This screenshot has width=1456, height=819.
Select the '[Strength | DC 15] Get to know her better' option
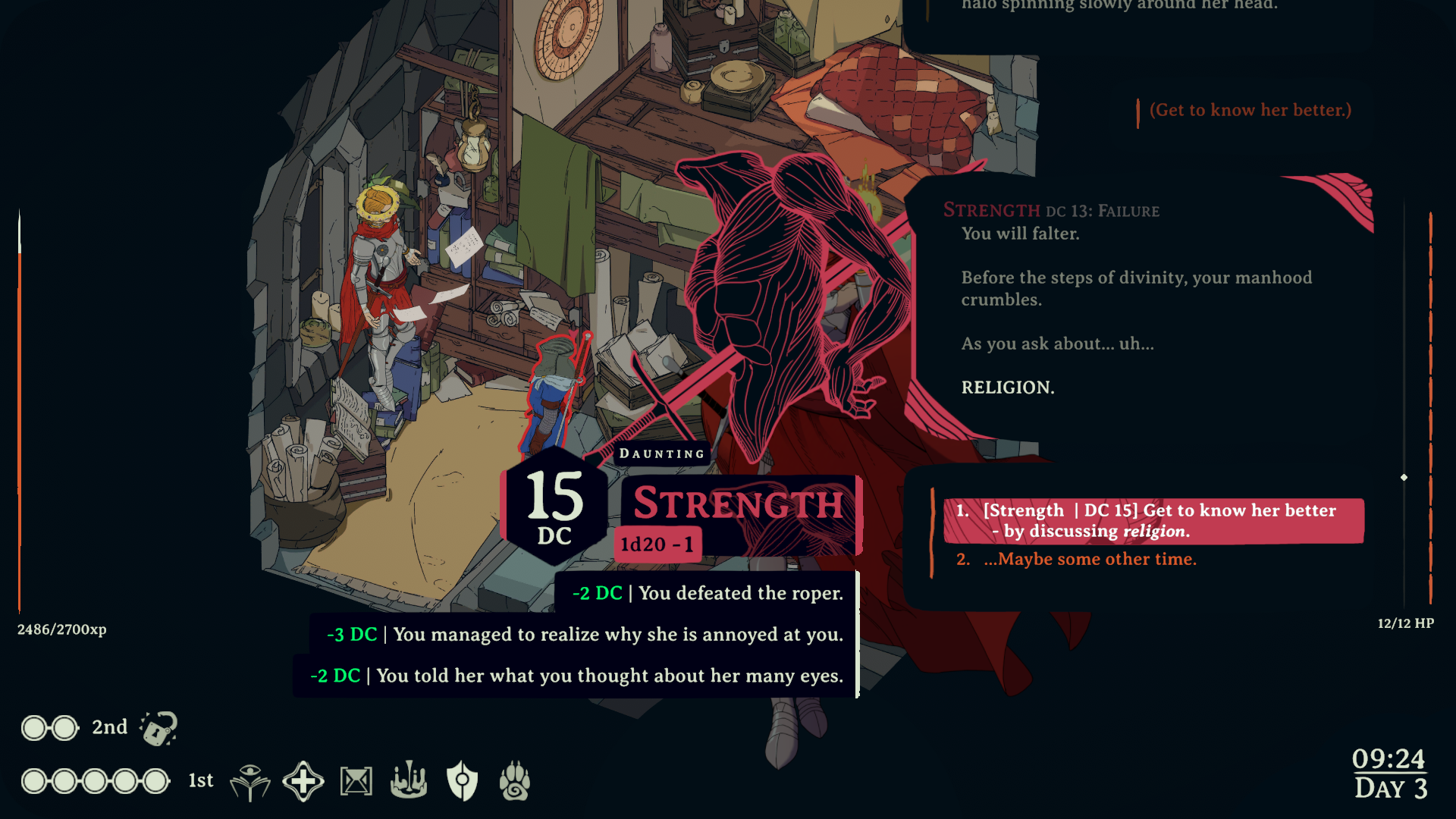point(1153,521)
